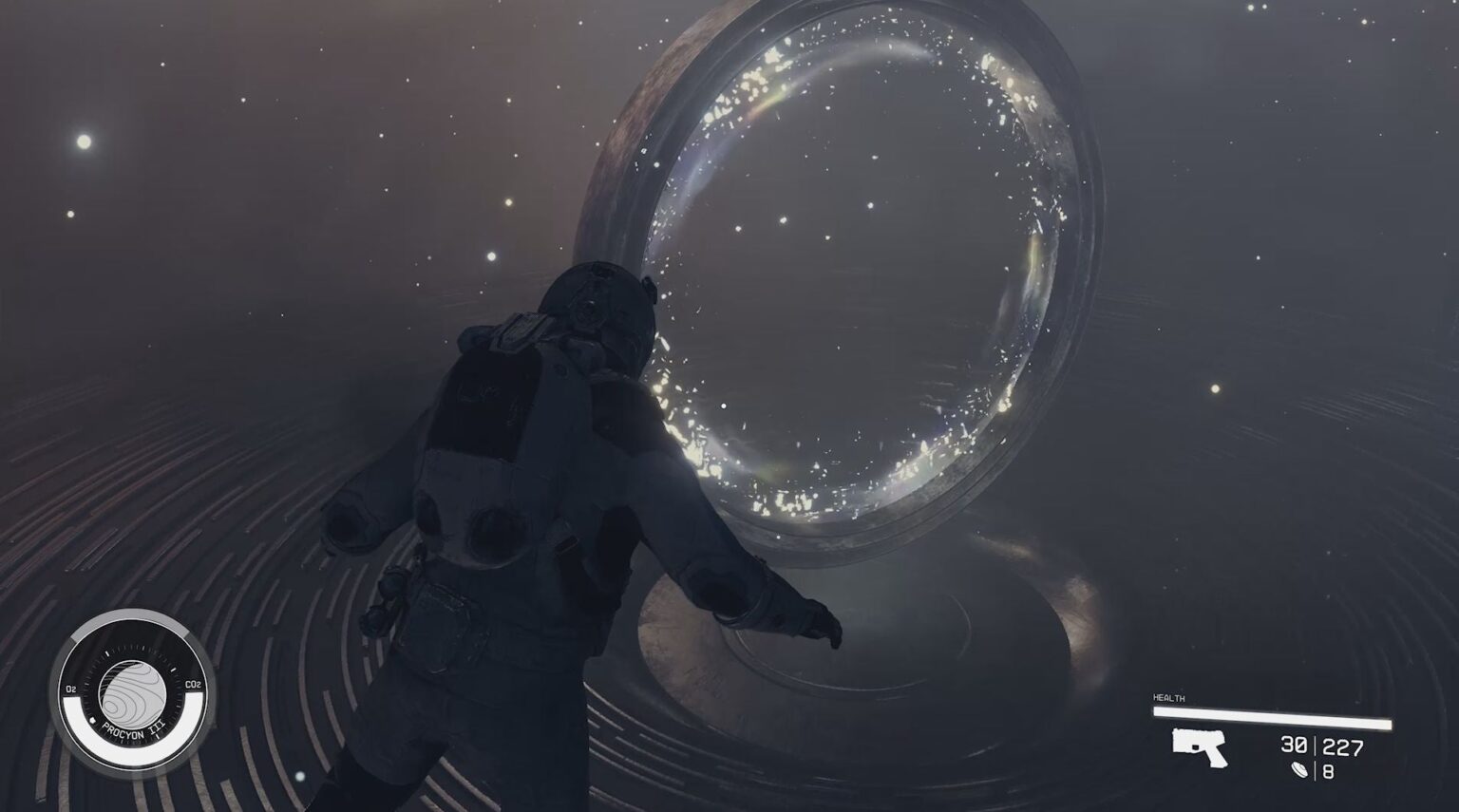Toggle the reserve ammo counter showing 227

[x=1342, y=746]
